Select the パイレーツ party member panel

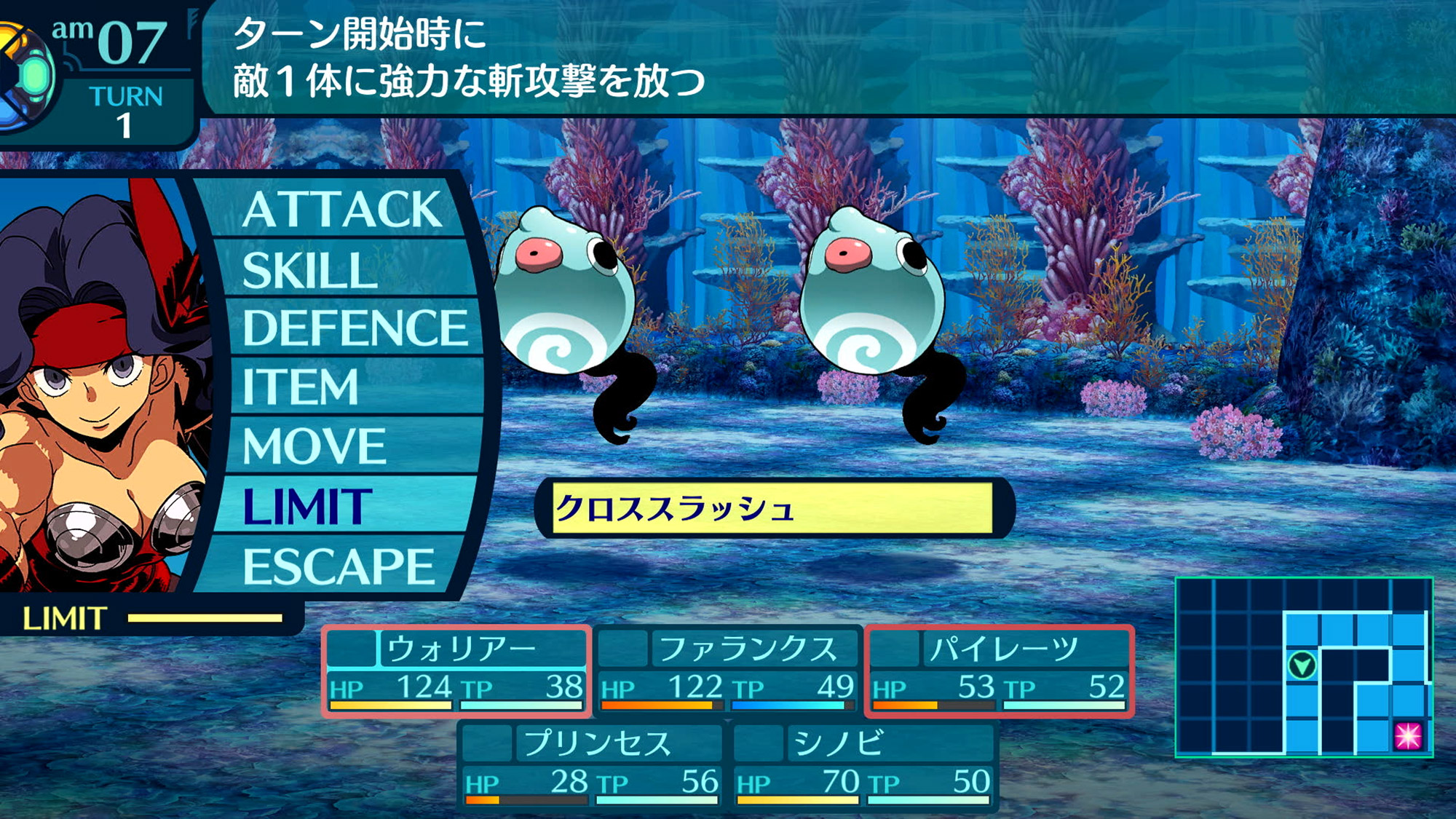pos(999,670)
